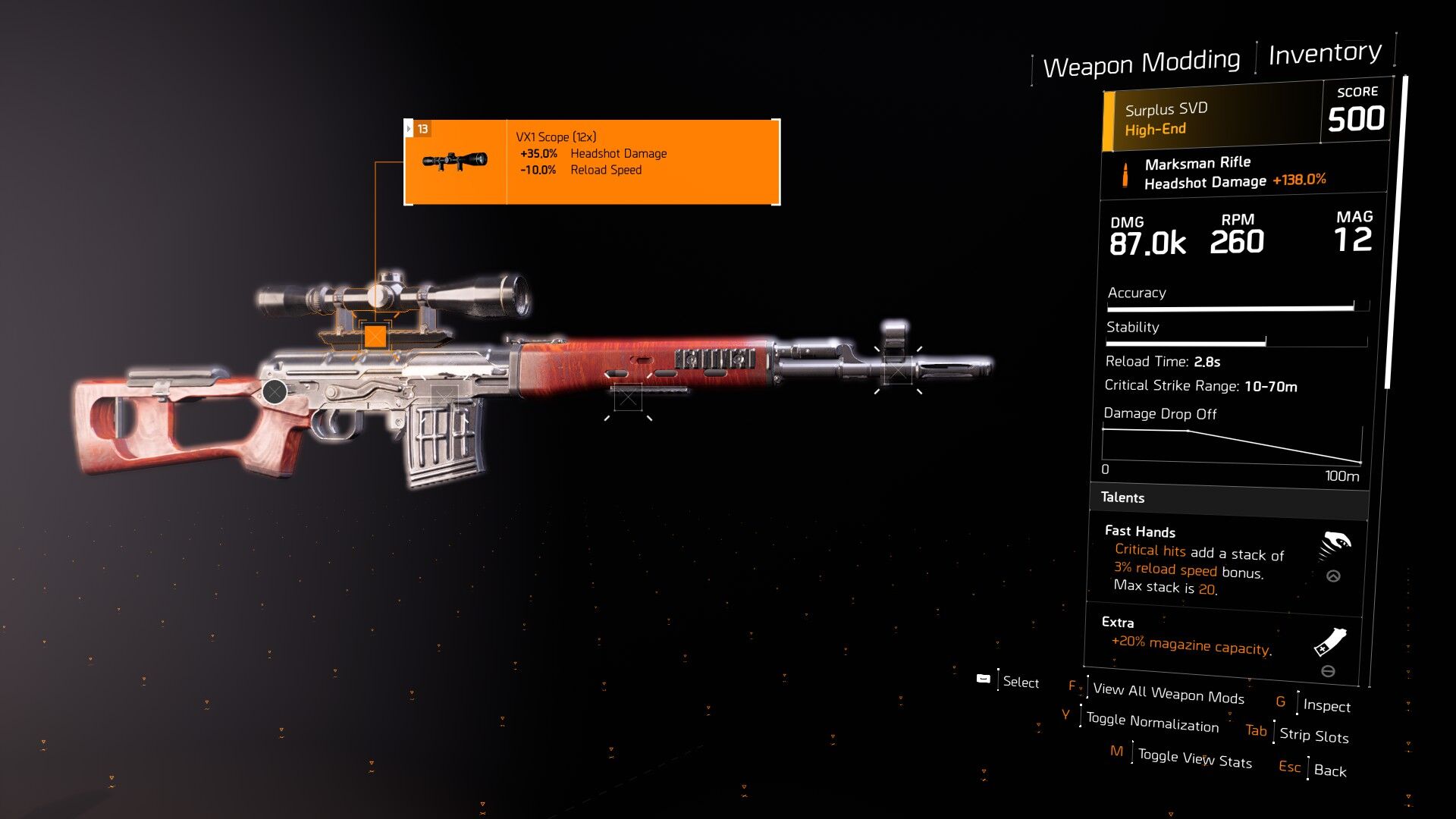Screen dimensions: 1456x819
Task: Switch to the Inventory tab
Action: click(1324, 53)
